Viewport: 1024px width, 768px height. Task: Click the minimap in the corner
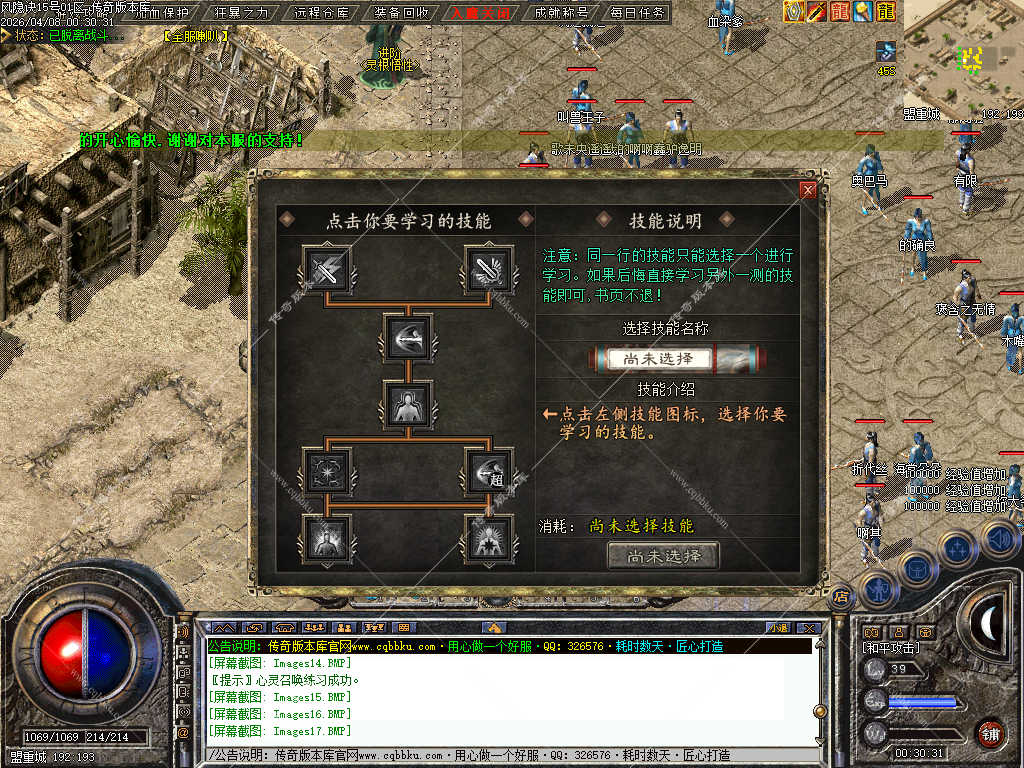[963, 58]
